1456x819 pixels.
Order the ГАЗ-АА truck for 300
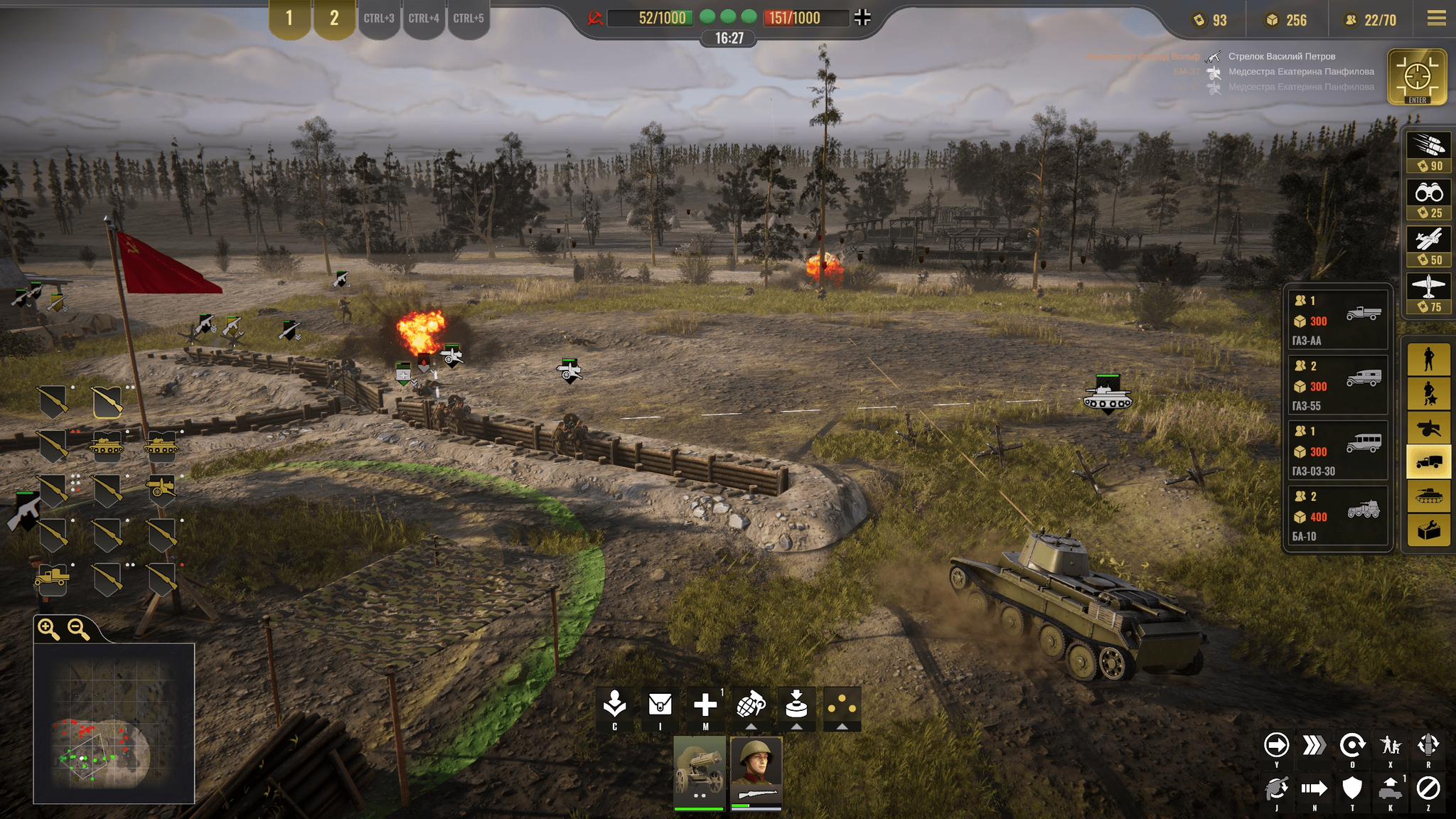1337,320
